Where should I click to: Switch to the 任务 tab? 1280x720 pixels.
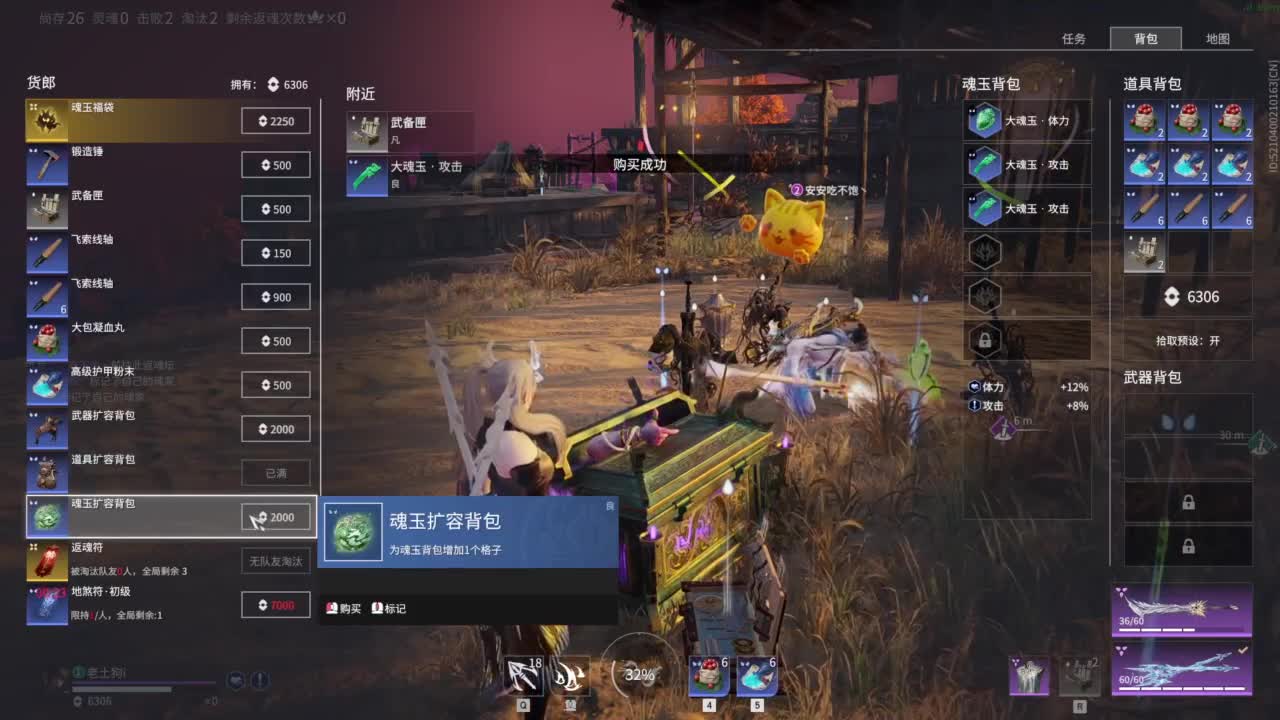pyautogui.click(x=1074, y=38)
